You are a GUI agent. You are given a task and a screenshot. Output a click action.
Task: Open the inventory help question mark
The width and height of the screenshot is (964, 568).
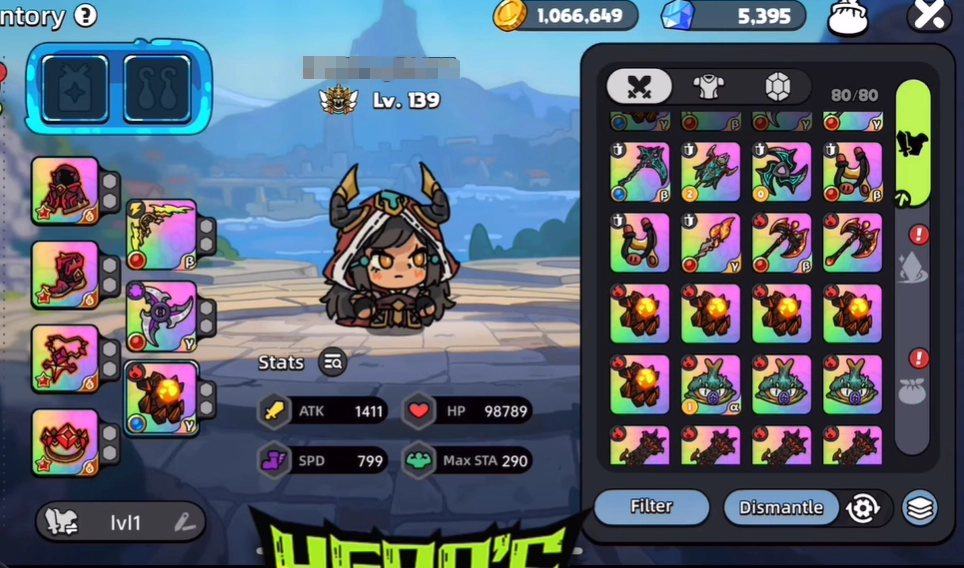coord(86,16)
